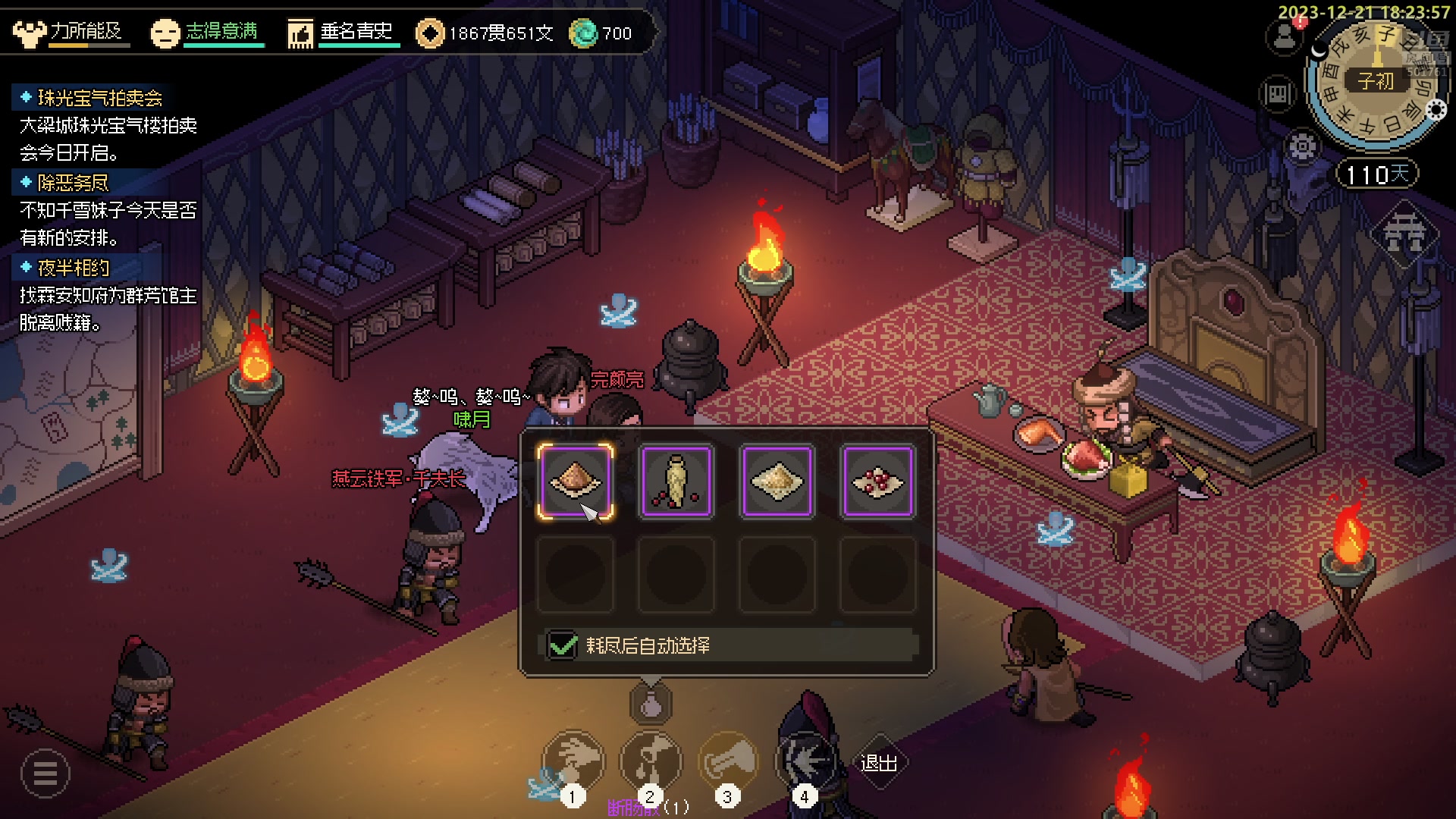Activate skill 3 horn ability

728,761
